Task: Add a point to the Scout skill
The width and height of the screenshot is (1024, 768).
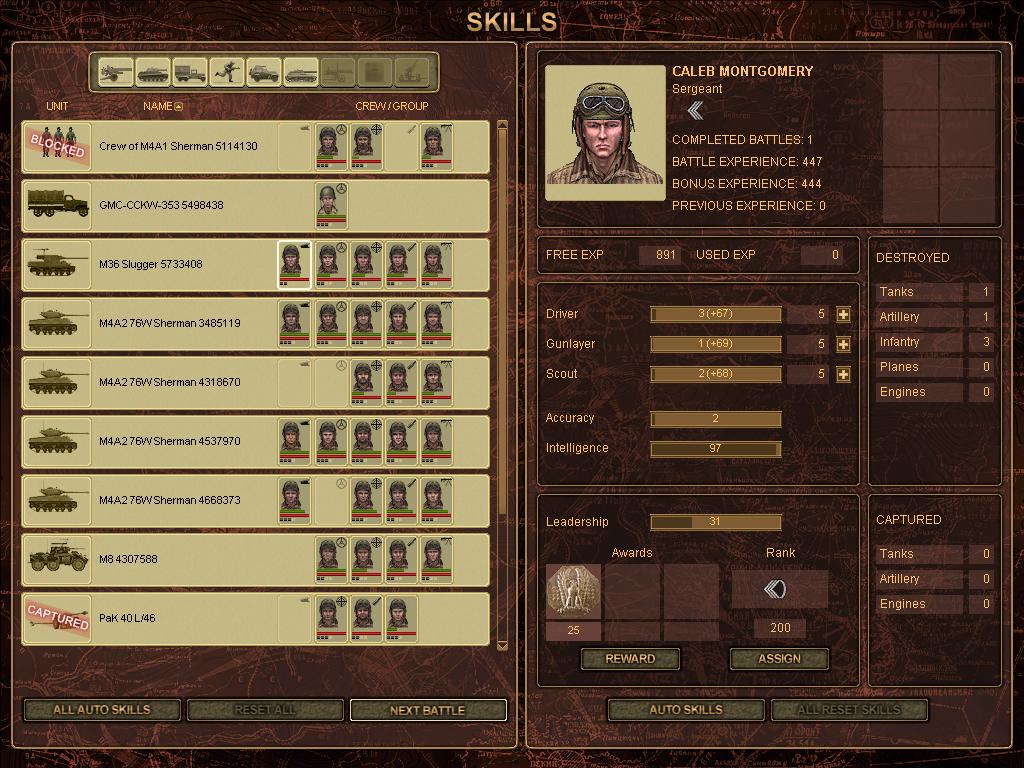Action: point(843,375)
